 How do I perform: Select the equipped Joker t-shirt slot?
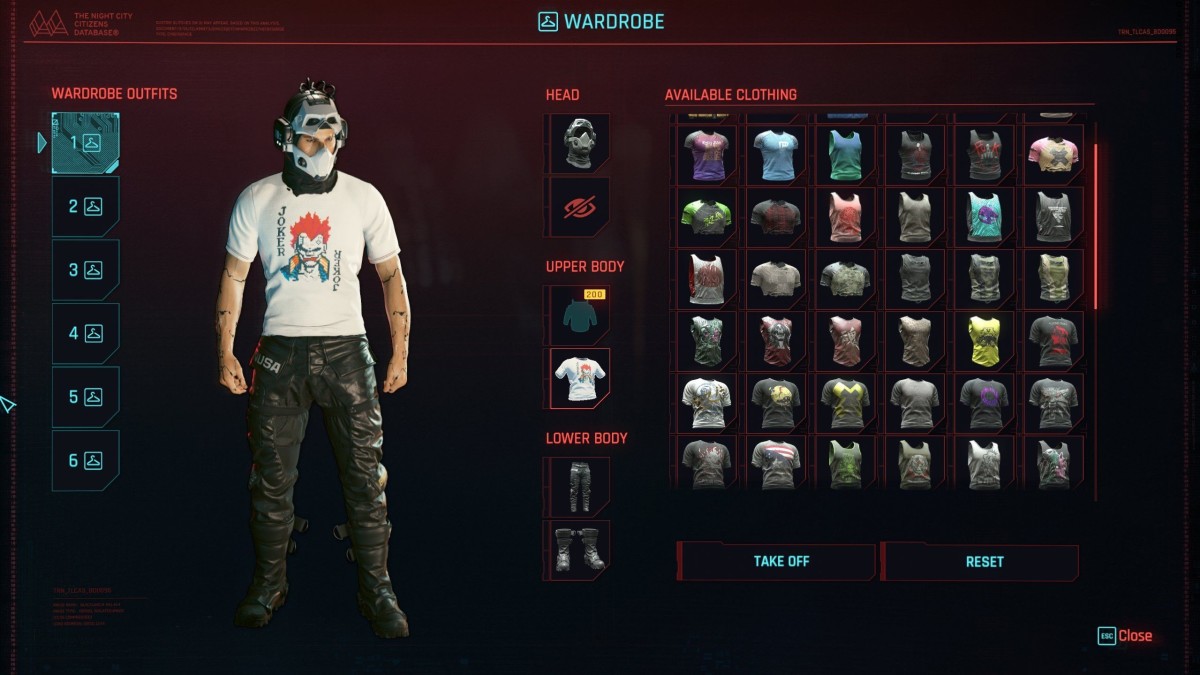click(x=578, y=378)
